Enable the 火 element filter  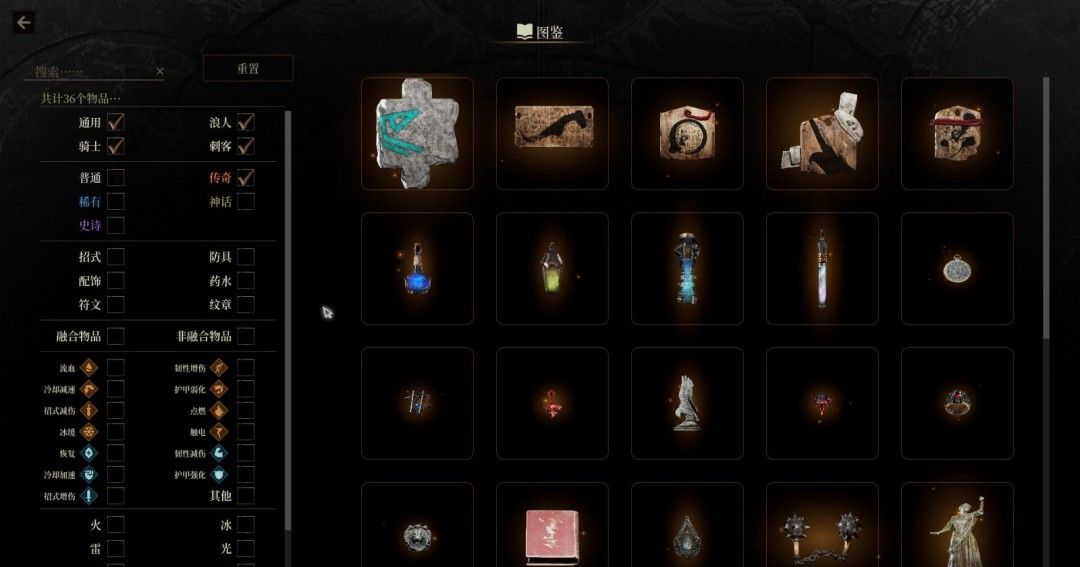tap(116, 524)
